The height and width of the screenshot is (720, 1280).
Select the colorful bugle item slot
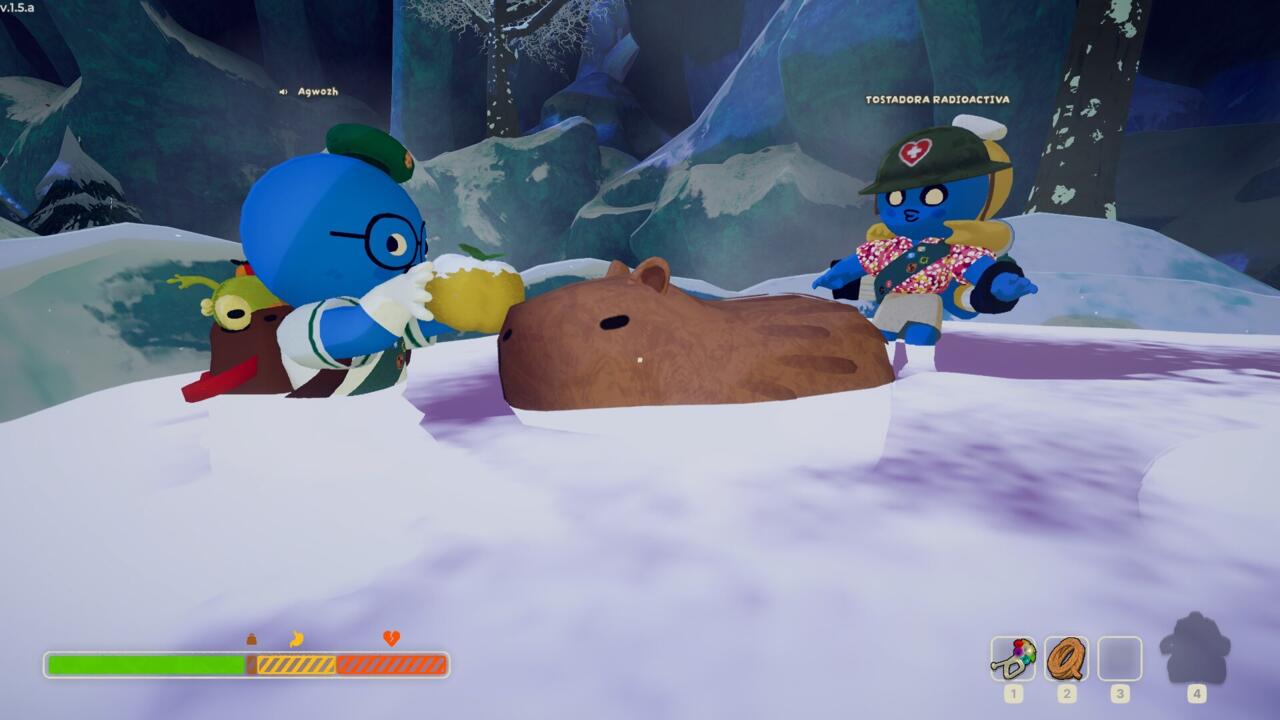[1013, 659]
